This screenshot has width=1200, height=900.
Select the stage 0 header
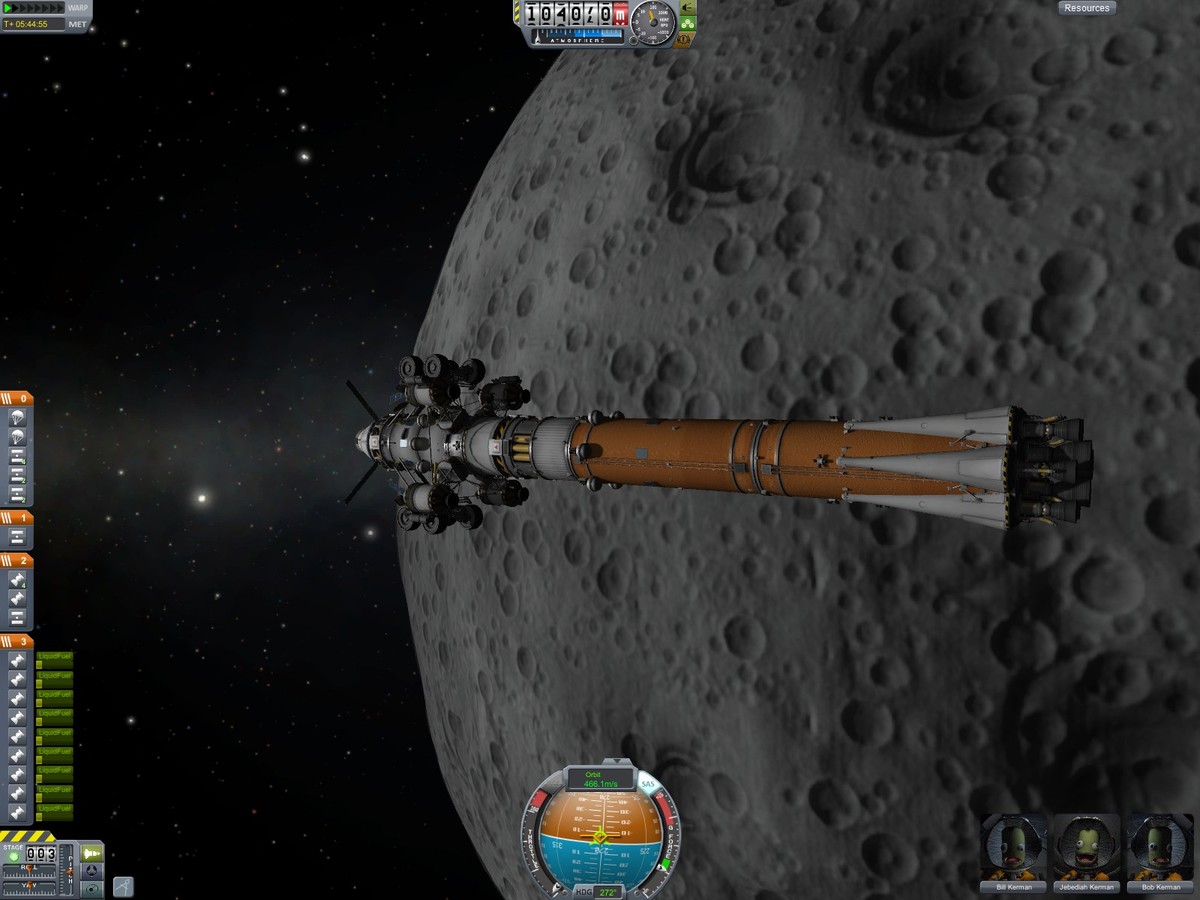(17, 398)
